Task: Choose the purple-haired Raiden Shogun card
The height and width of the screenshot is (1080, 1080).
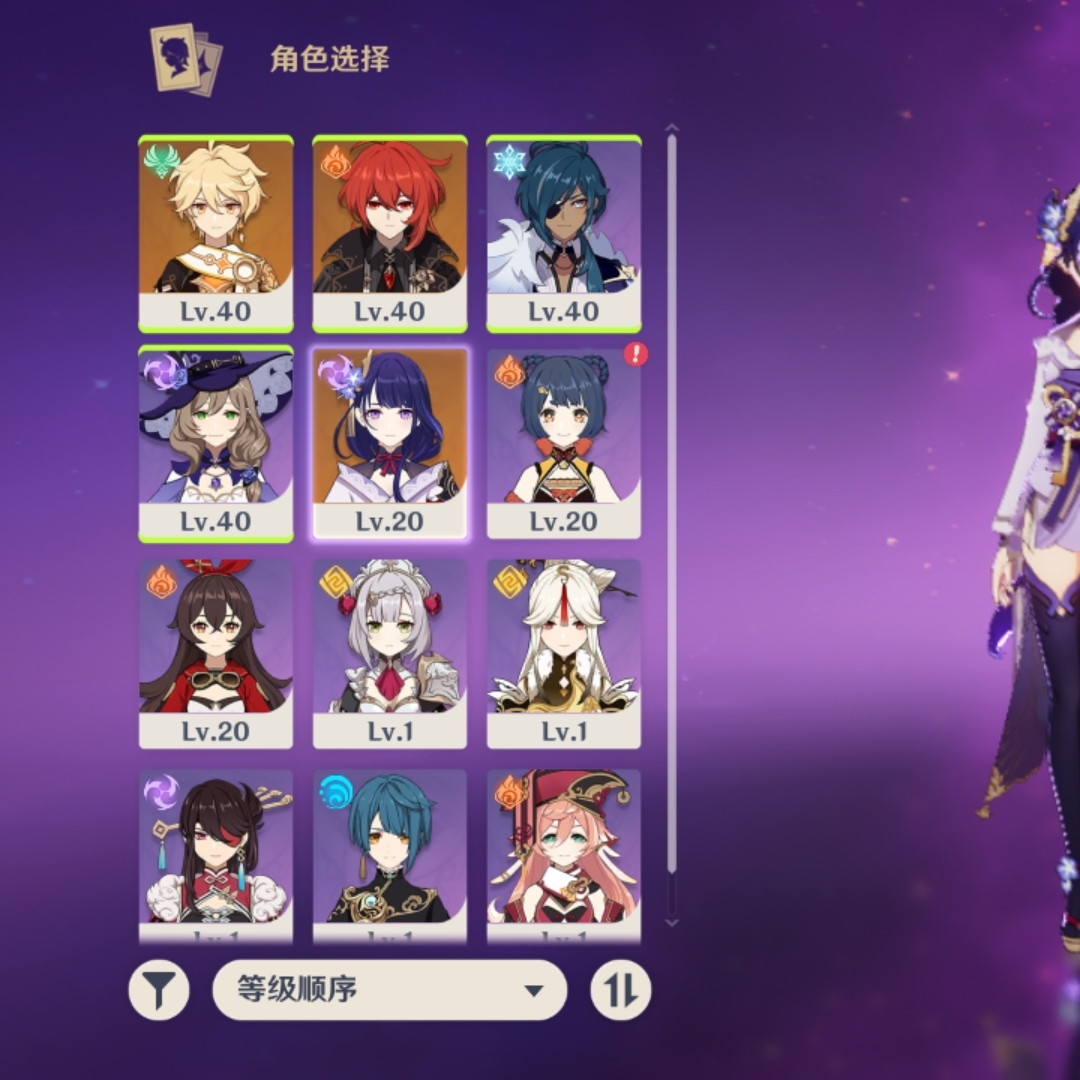Action: pos(390,444)
